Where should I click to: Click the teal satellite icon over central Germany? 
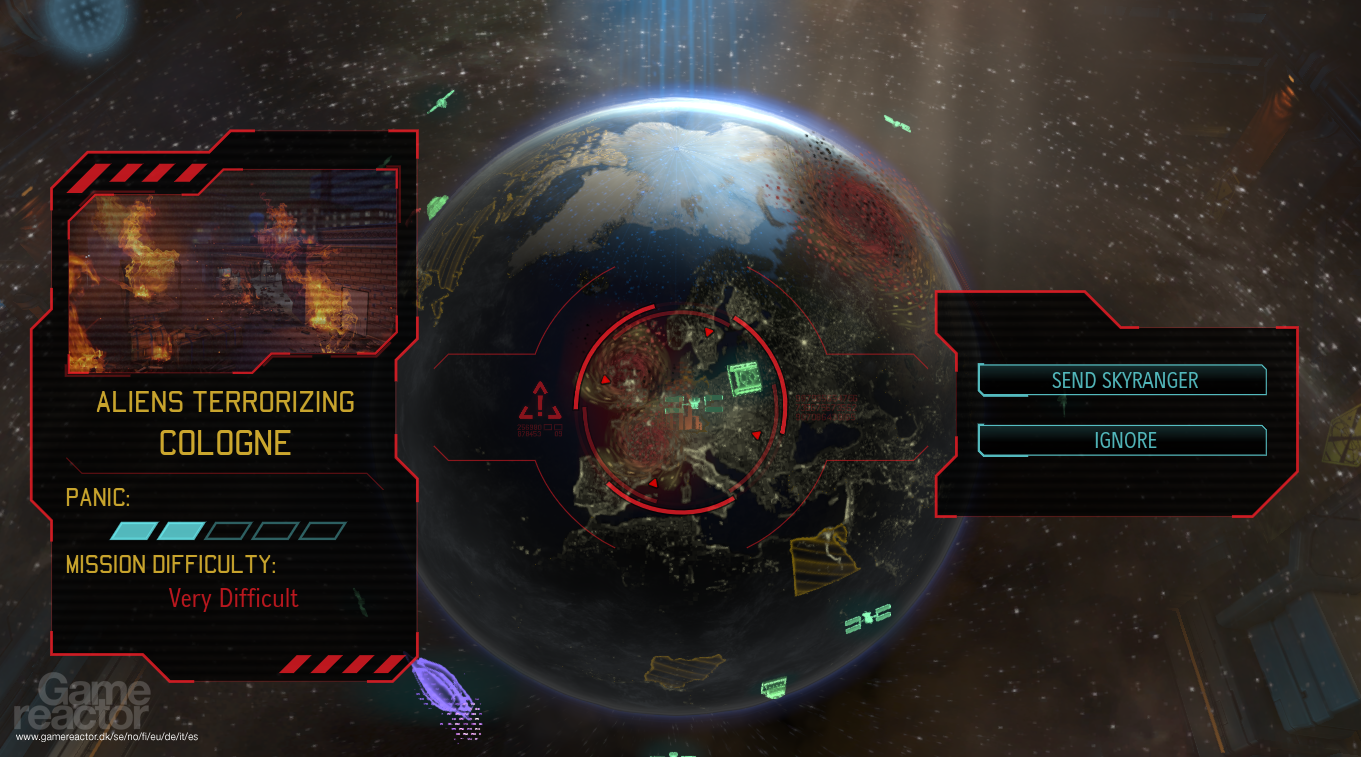[745, 378]
